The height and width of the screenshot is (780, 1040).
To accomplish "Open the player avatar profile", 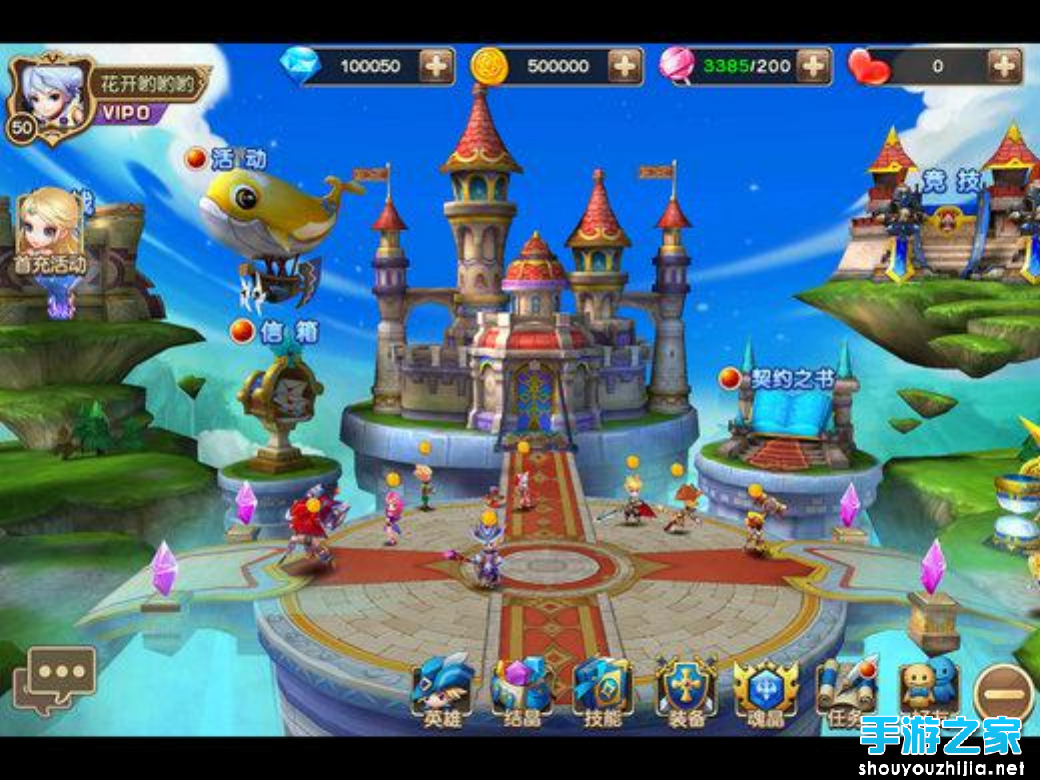I will tap(47, 98).
